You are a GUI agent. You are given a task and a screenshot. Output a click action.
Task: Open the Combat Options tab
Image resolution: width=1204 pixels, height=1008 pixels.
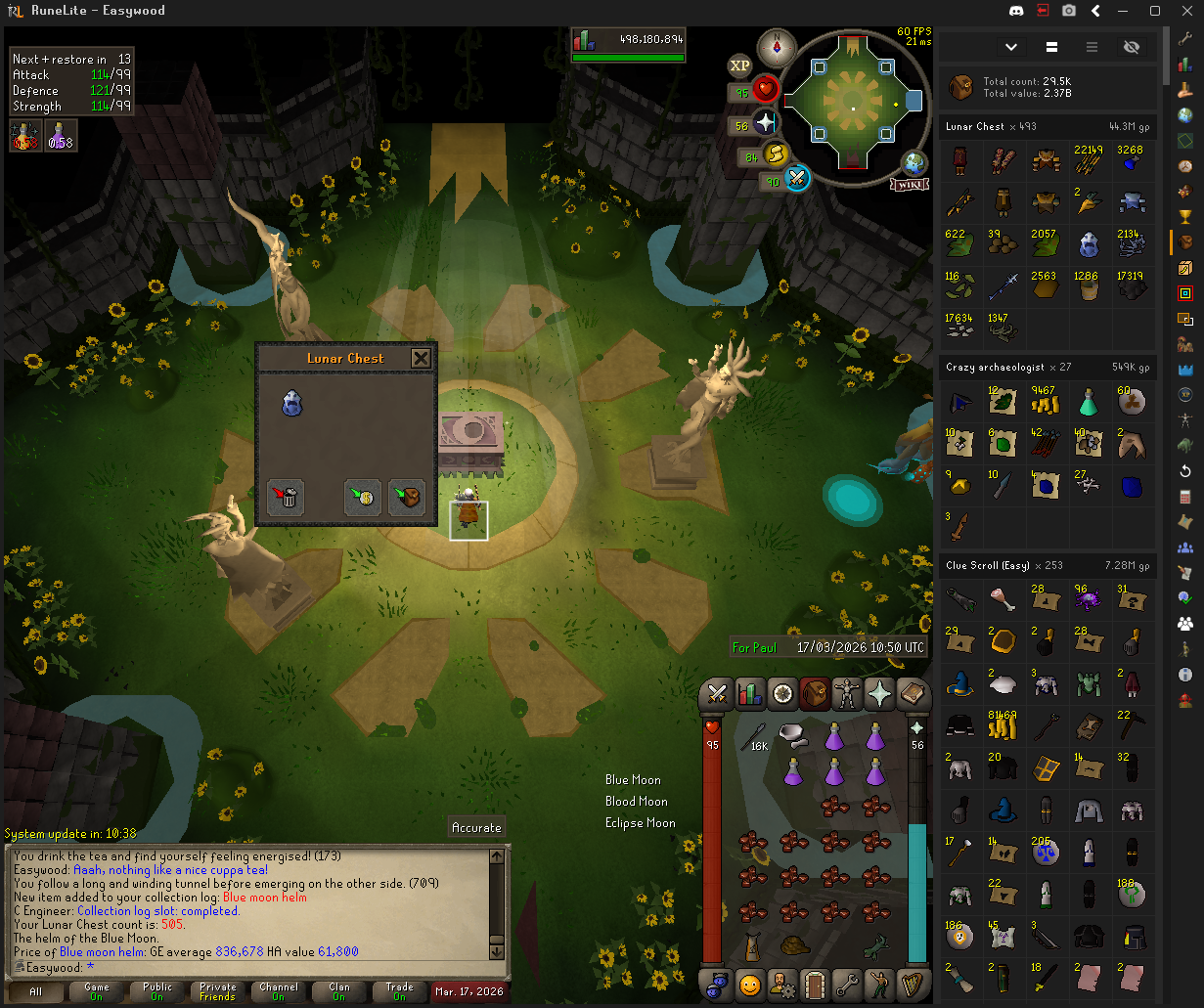717,693
